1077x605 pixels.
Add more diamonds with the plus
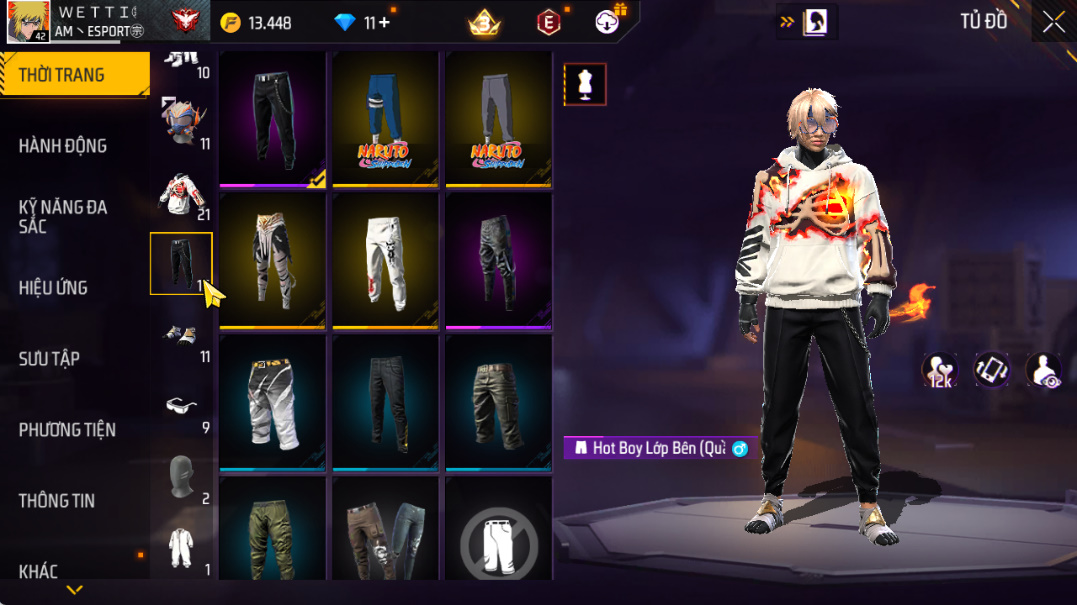coord(384,23)
